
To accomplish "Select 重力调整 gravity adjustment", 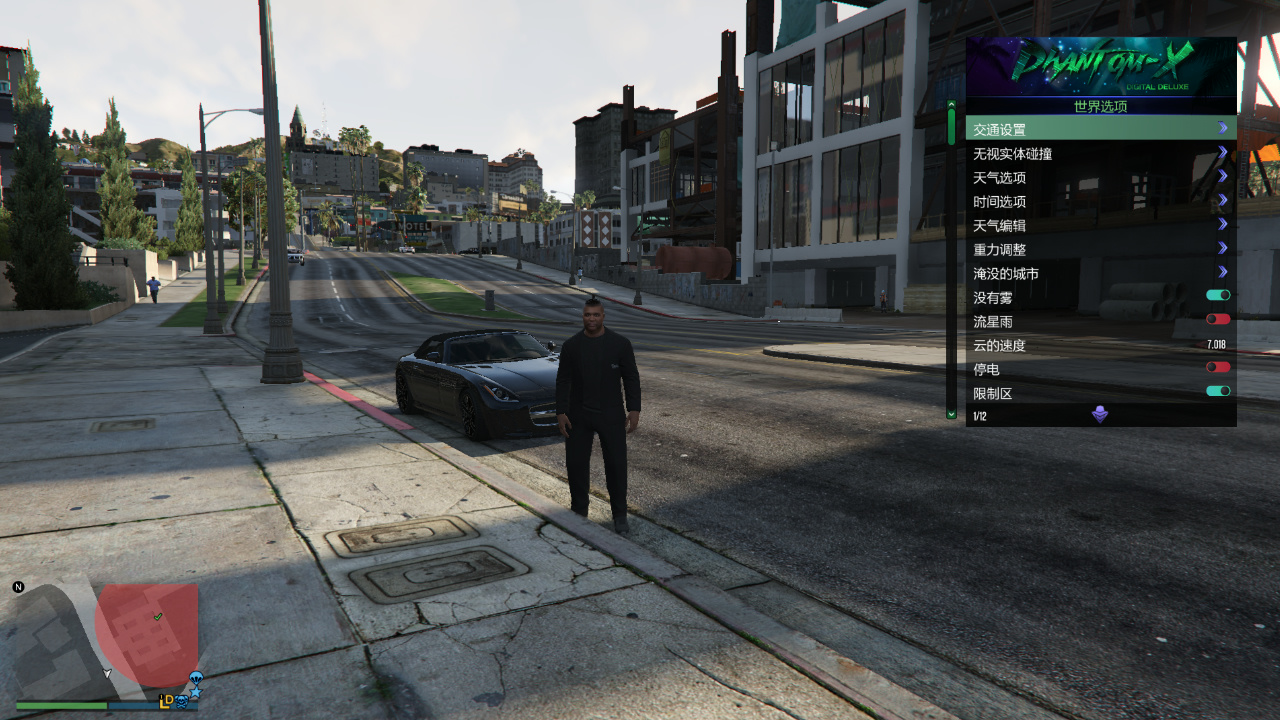I will (x=1100, y=249).
